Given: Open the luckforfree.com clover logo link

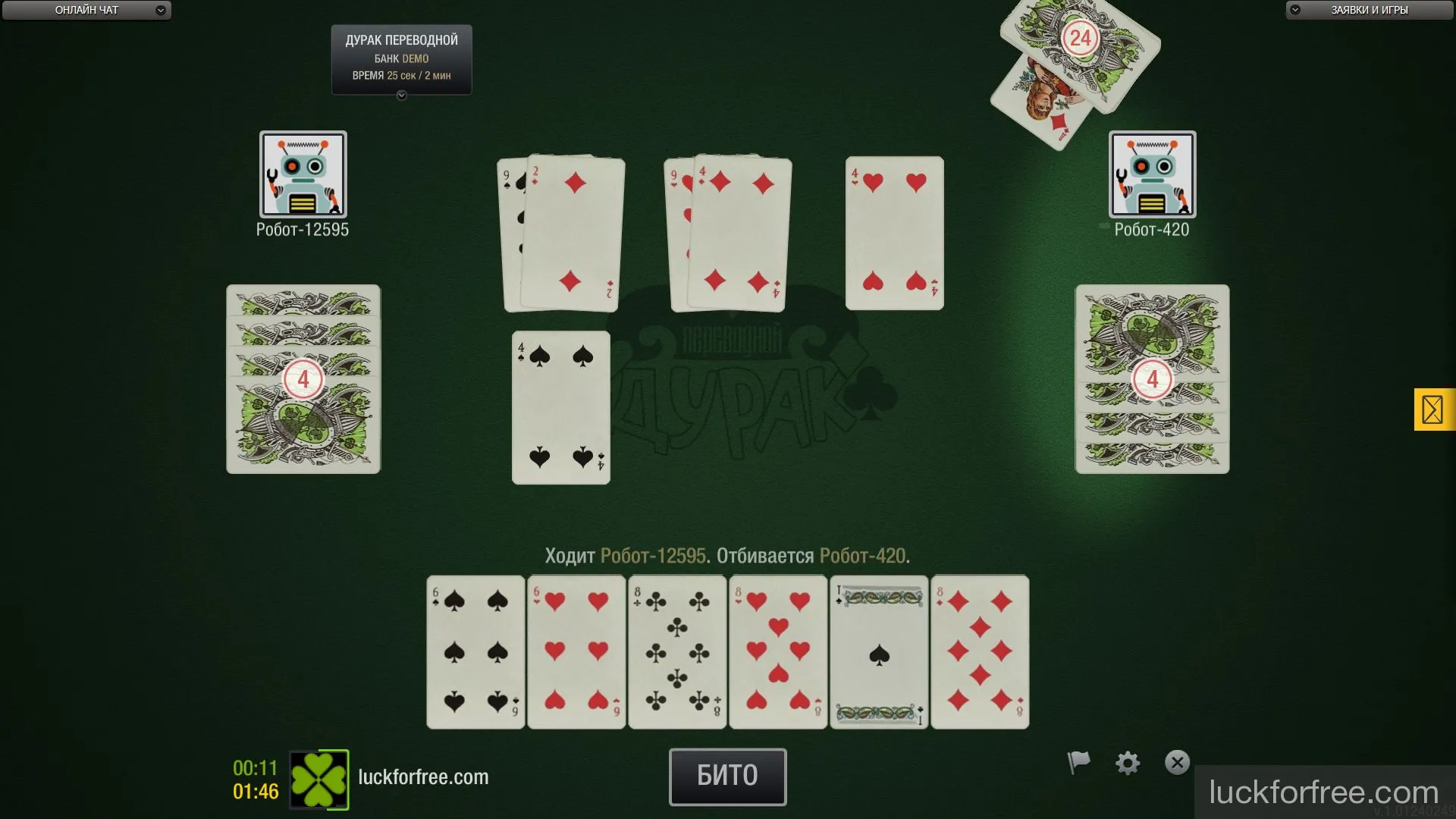Looking at the screenshot, I should click(x=319, y=780).
